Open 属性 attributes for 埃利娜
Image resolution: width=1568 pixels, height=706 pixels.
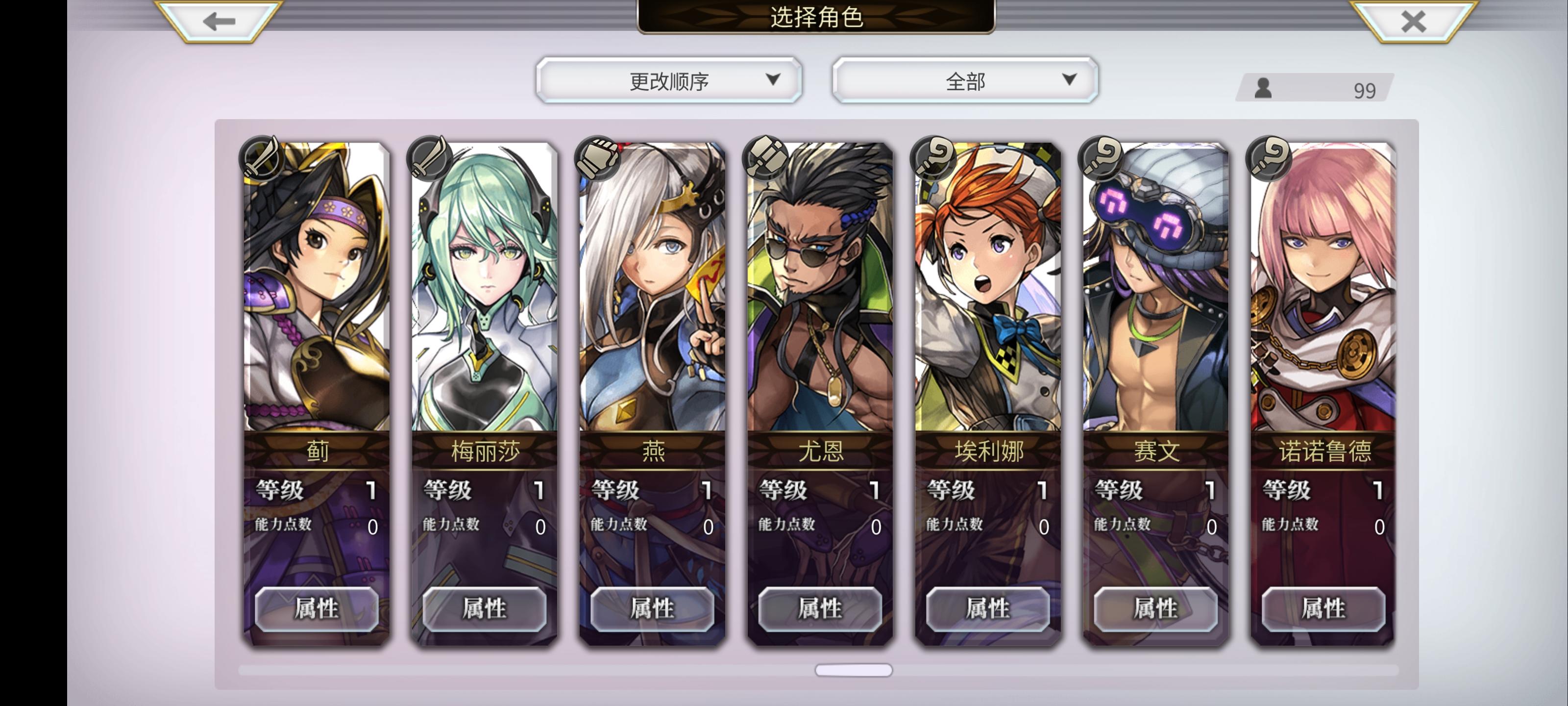987,609
